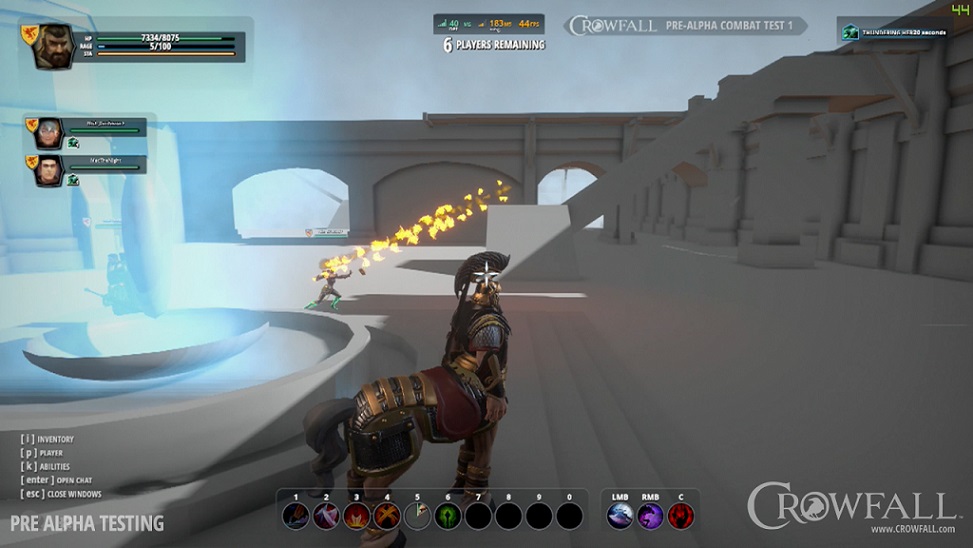The width and height of the screenshot is (973, 548).
Task: Trigger the red flame ability in slot 3
Action: [357, 516]
